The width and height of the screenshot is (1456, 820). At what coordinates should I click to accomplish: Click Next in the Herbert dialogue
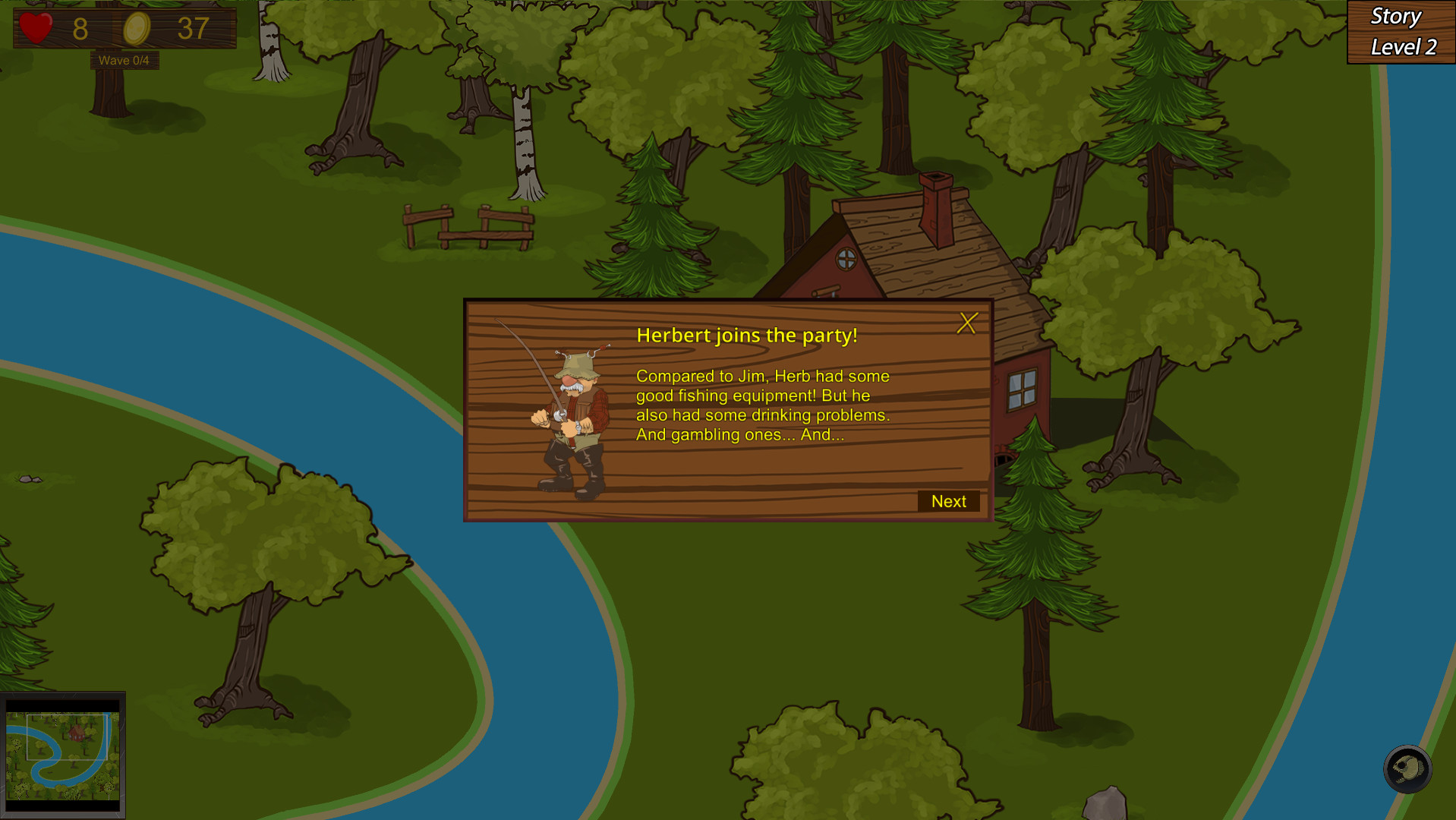pyautogui.click(x=948, y=501)
